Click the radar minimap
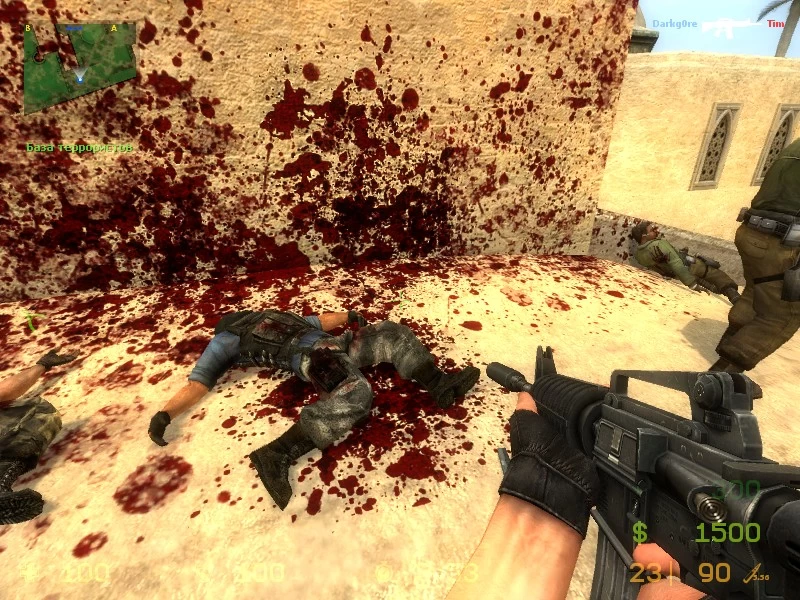 click(x=79, y=67)
